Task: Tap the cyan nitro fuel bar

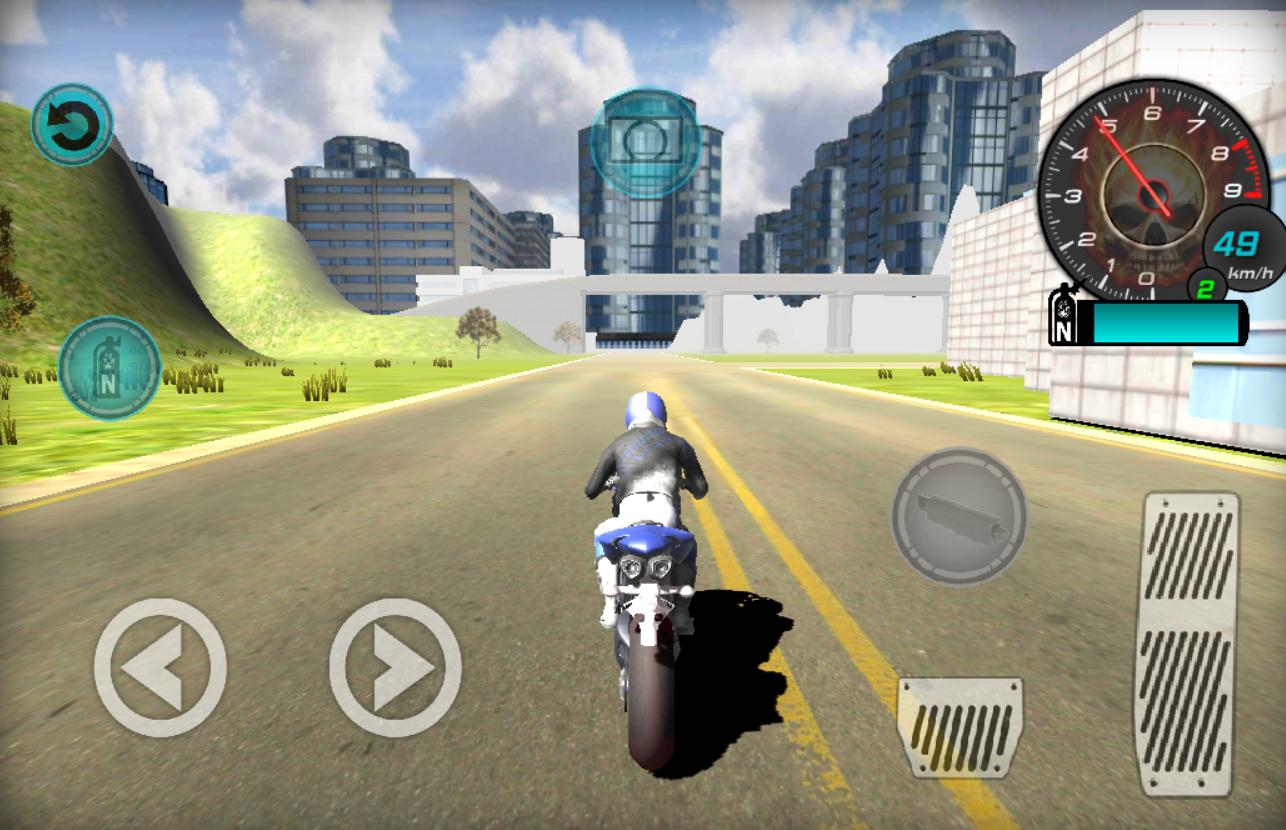Action: click(1165, 322)
